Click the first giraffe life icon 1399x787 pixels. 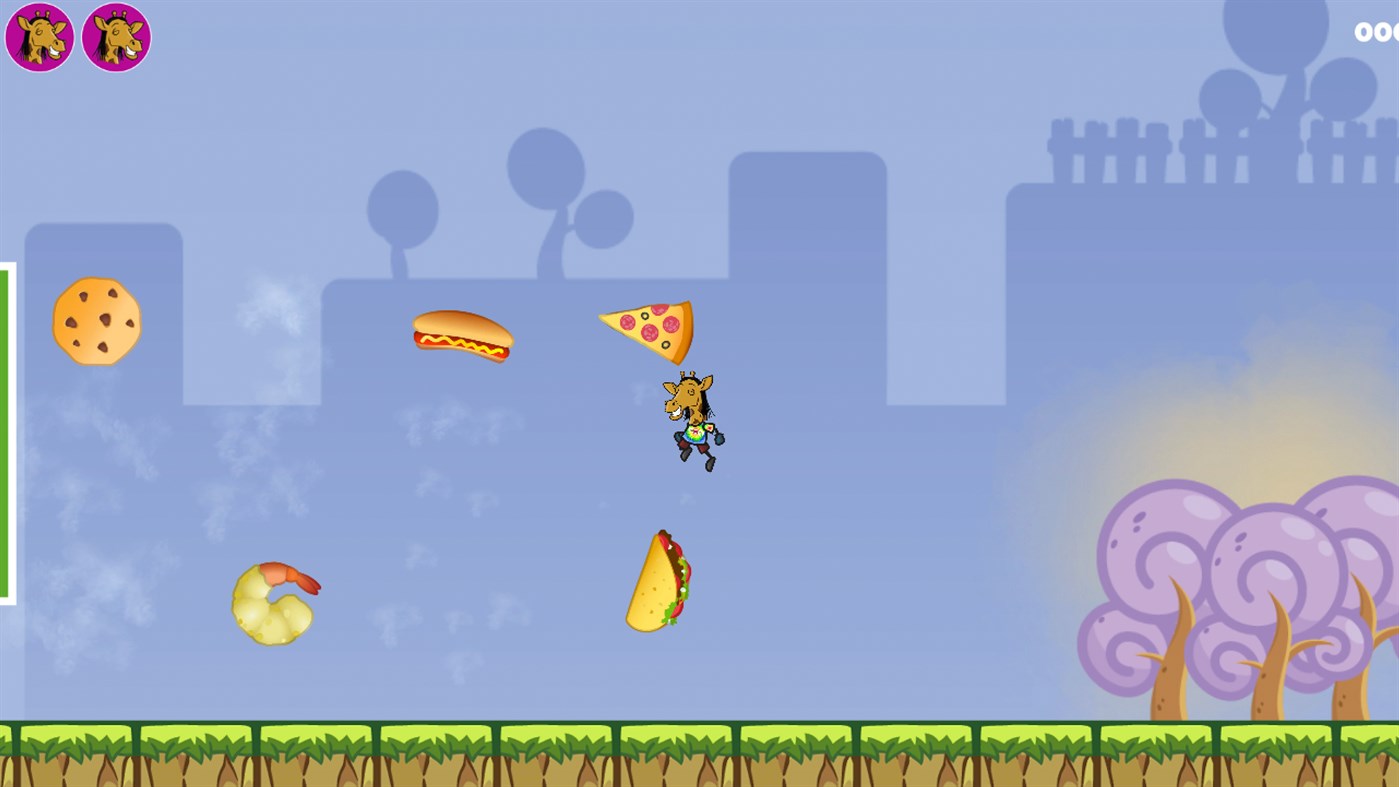coord(40,36)
